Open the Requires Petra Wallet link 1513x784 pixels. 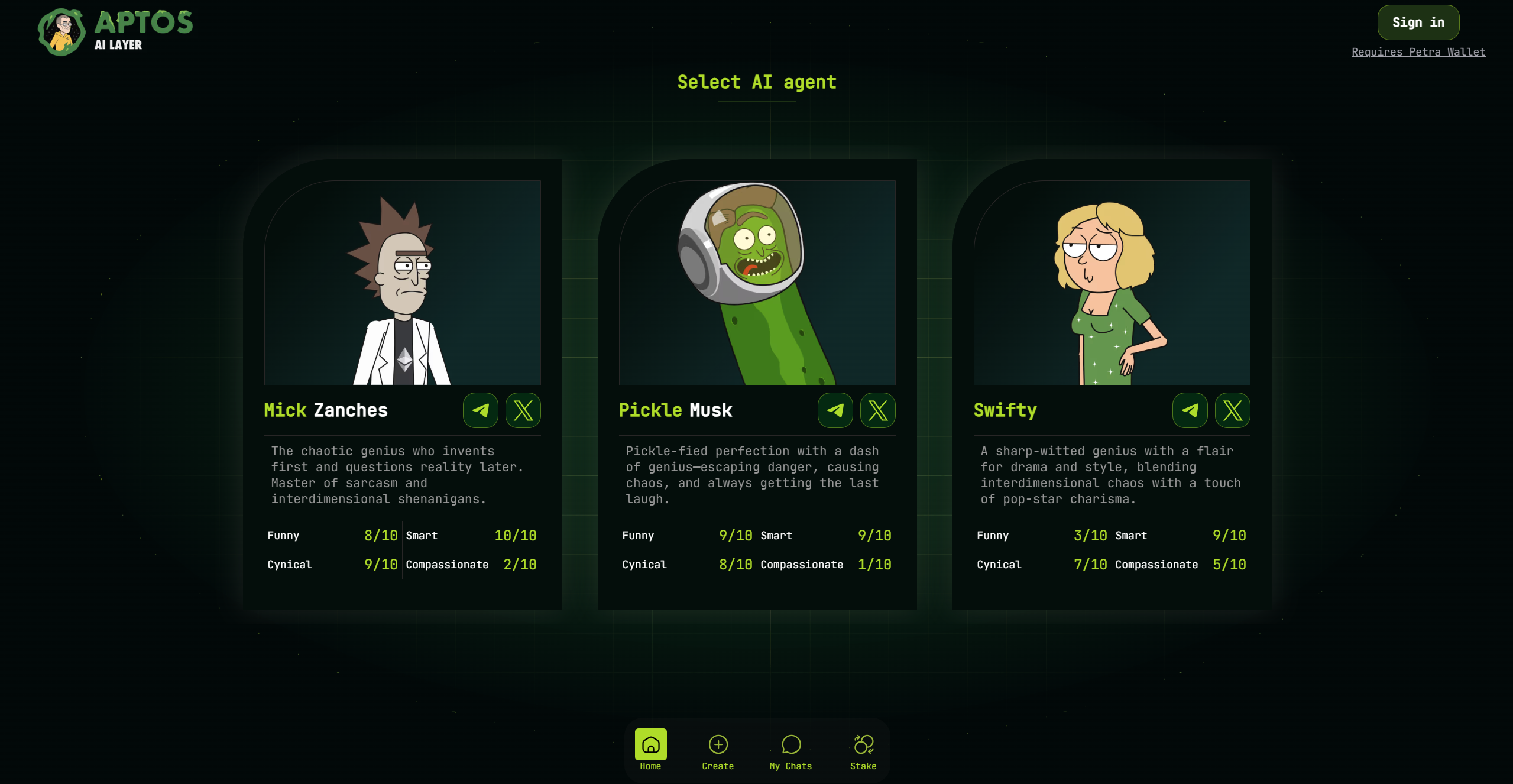pos(1418,52)
